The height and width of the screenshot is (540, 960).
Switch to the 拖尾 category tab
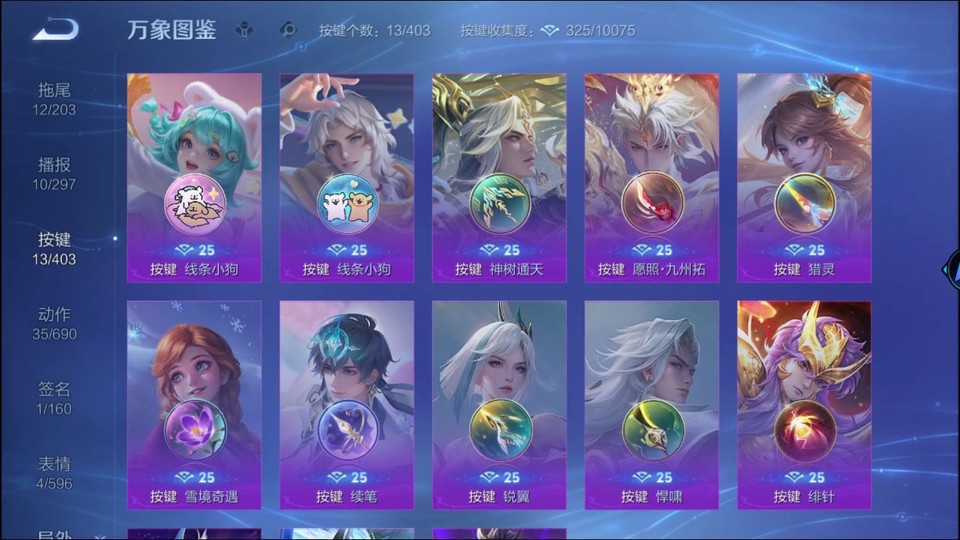(55, 99)
